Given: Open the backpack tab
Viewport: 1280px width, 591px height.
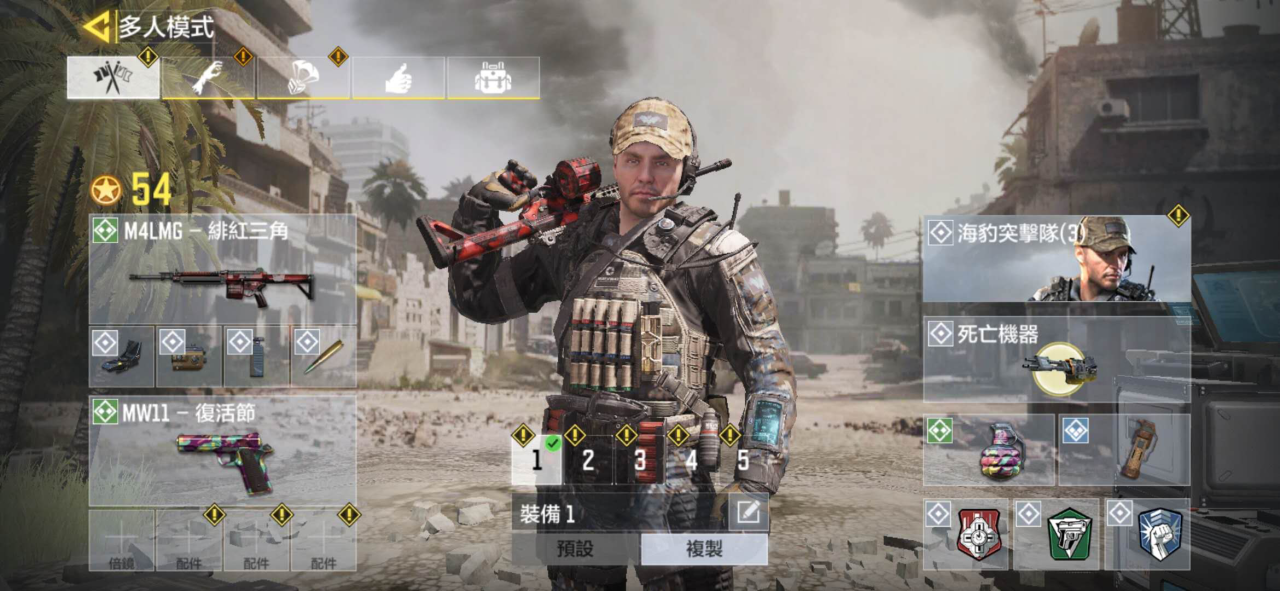Looking at the screenshot, I should click(x=493, y=78).
